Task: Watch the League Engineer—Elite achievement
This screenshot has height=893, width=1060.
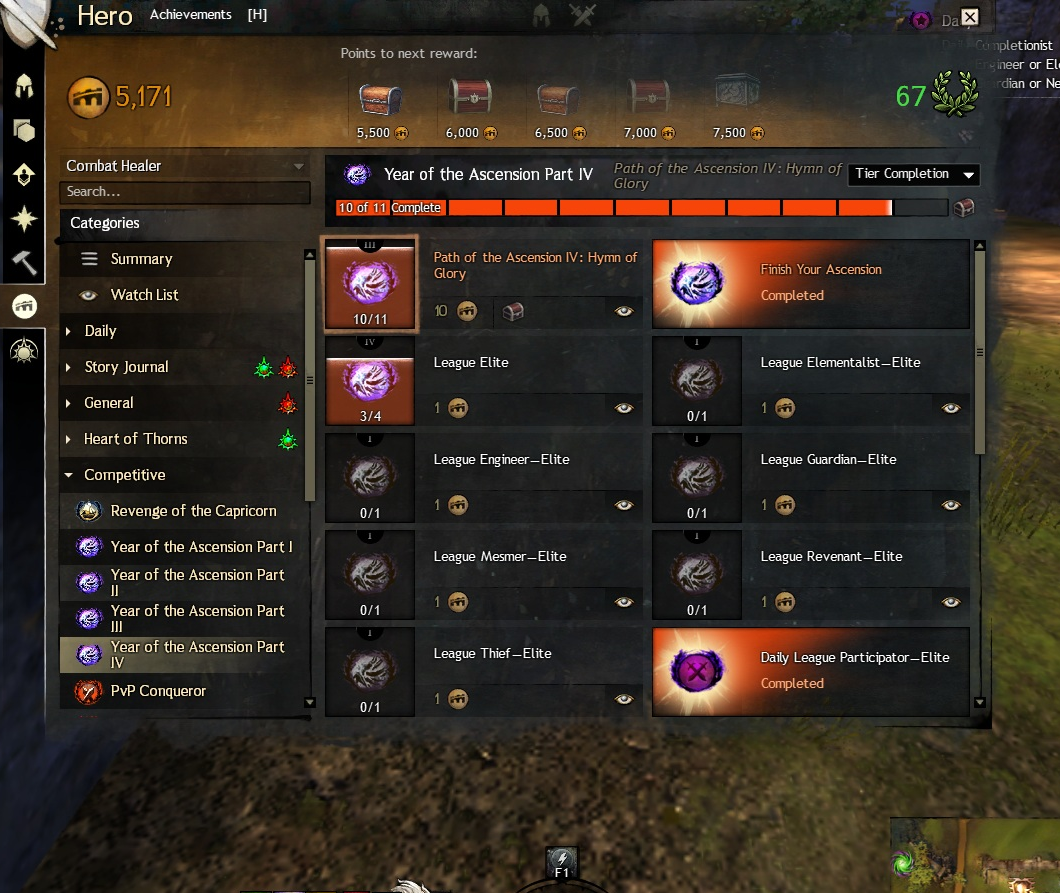Action: click(x=624, y=505)
